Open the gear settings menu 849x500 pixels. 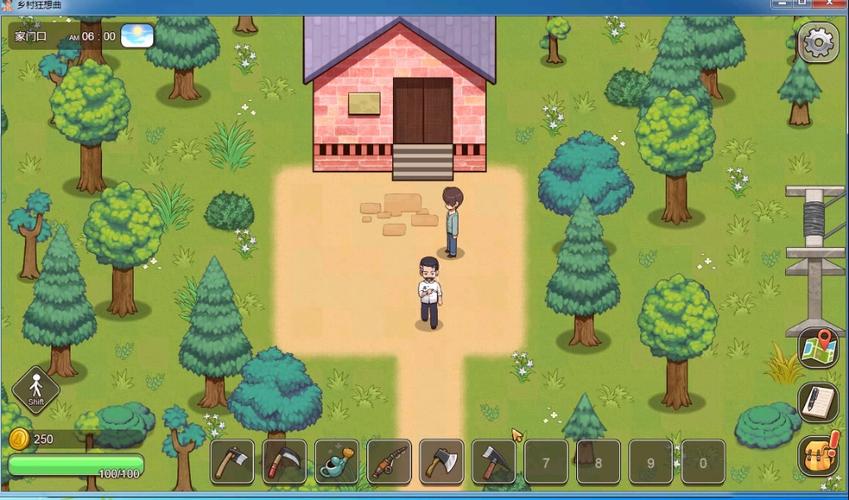point(818,42)
